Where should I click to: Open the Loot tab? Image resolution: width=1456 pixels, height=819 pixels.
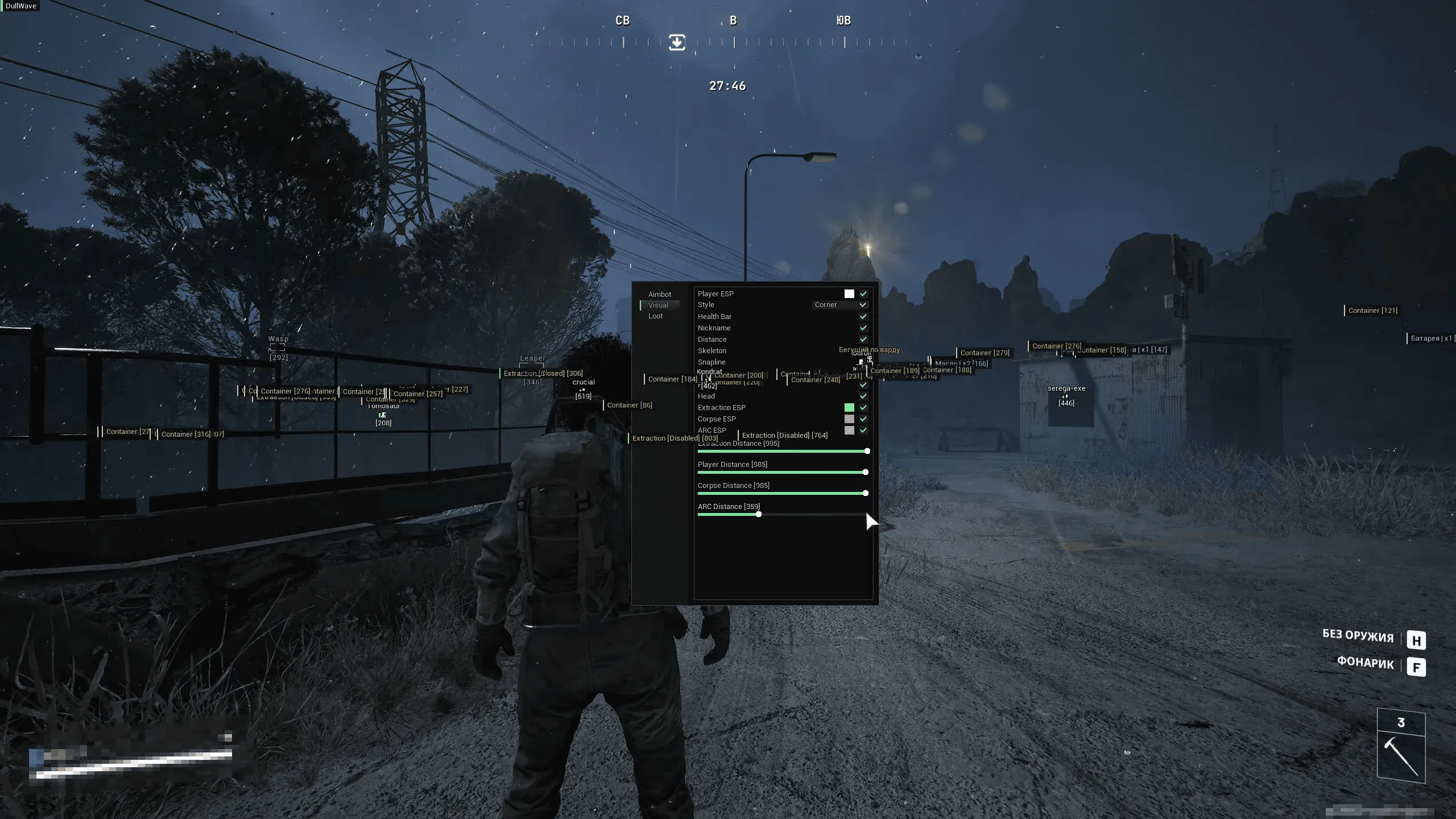pyautogui.click(x=655, y=316)
